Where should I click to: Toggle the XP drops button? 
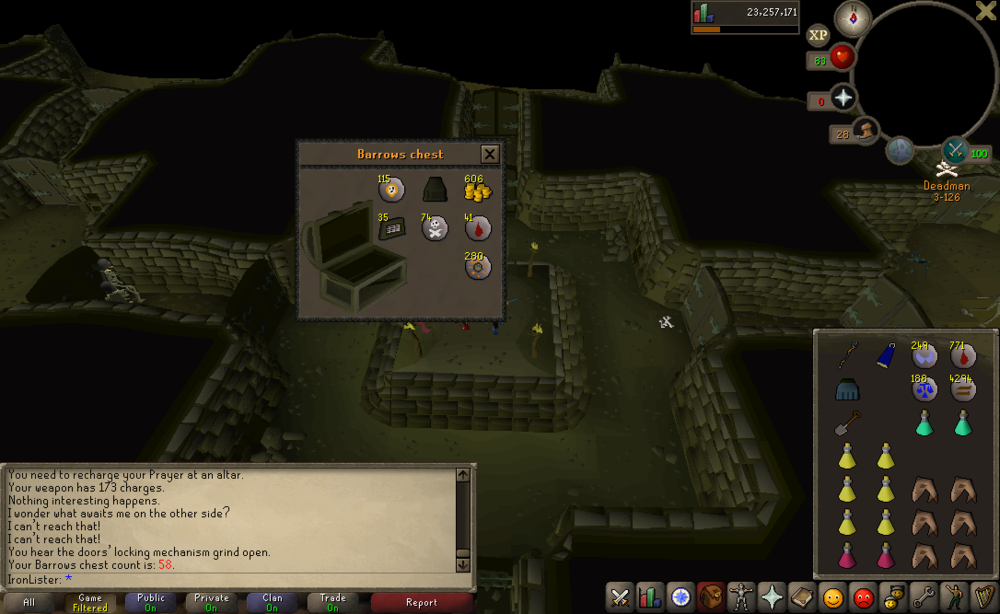pyautogui.click(x=818, y=35)
